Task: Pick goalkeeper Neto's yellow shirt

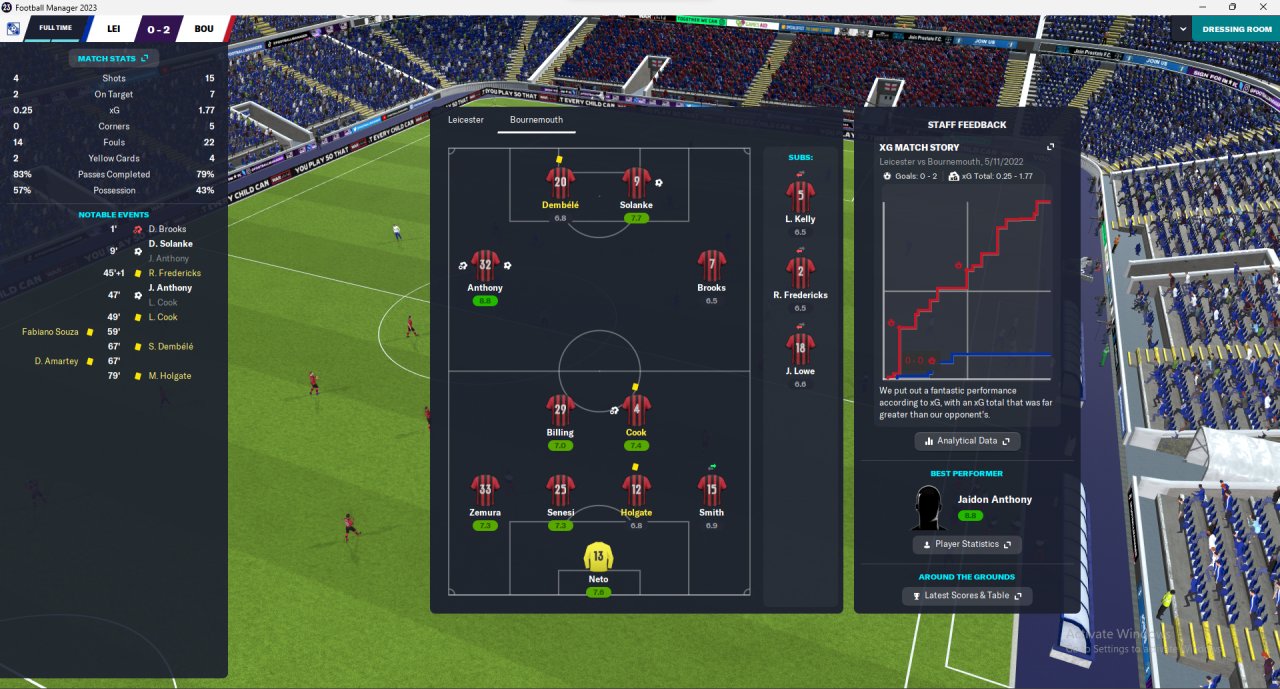Action: pyautogui.click(x=598, y=557)
